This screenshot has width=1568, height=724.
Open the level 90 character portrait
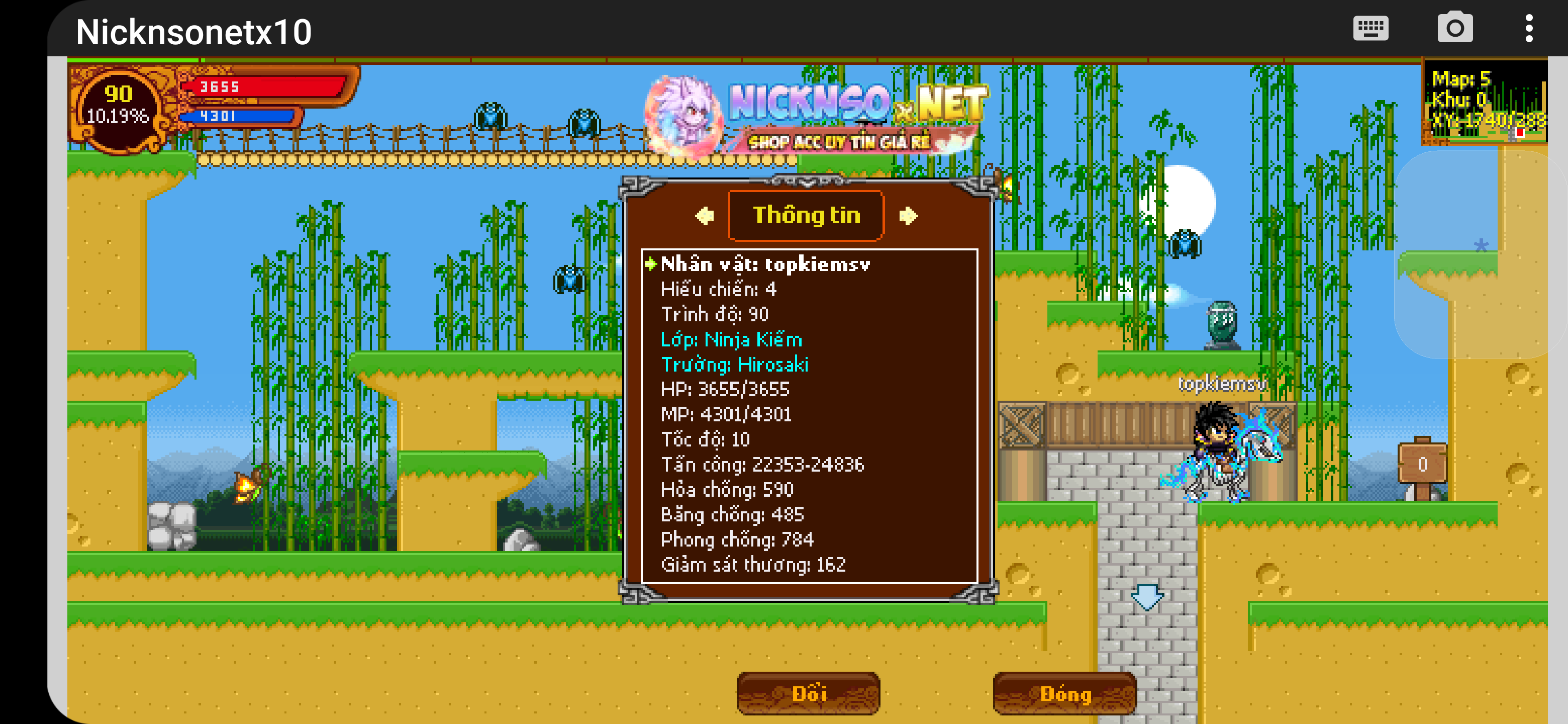click(119, 107)
